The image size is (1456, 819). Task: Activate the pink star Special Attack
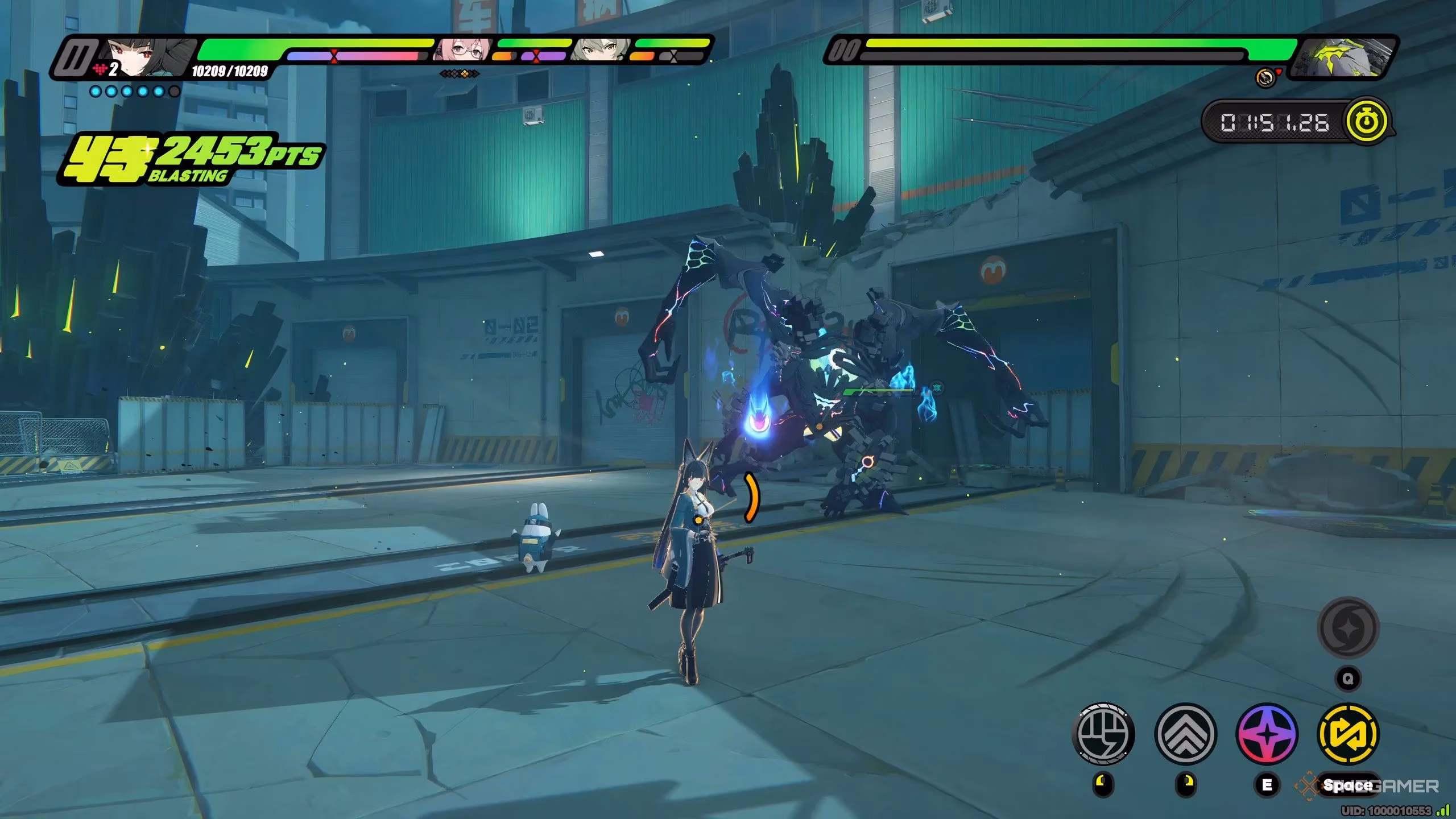1267,733
